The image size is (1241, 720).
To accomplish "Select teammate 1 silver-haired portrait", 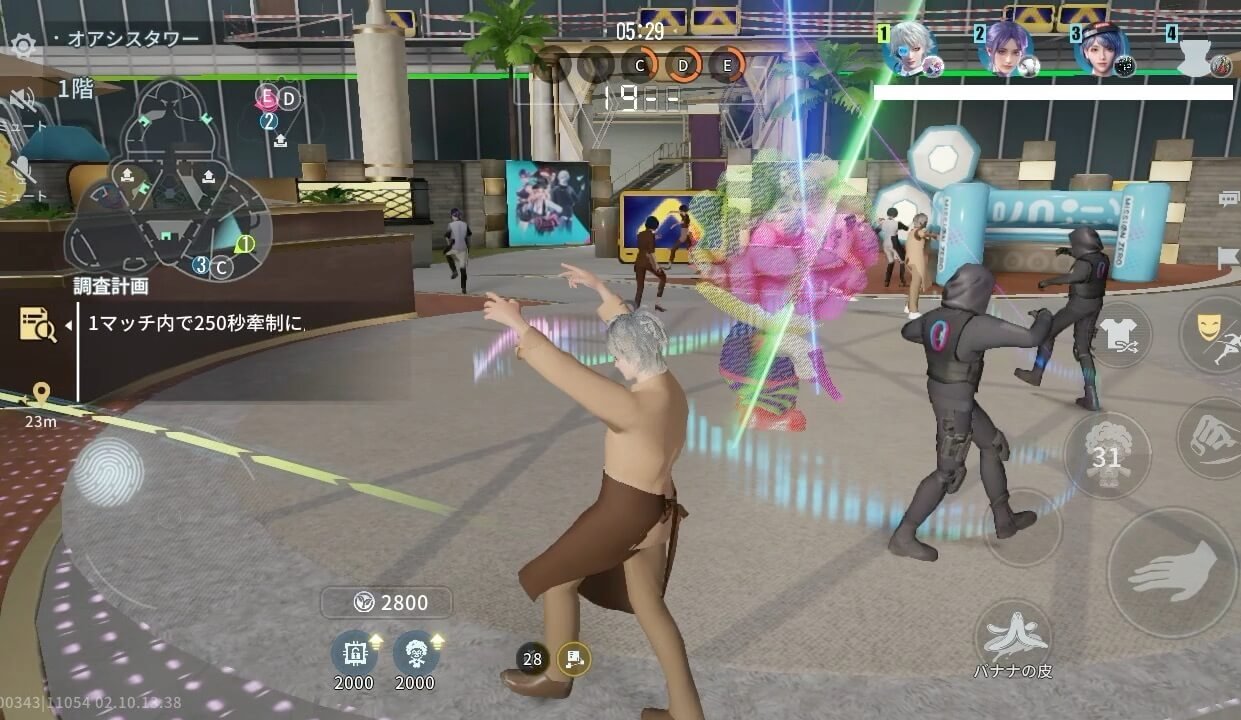I will pyautogui.click(x=910, y=49).
